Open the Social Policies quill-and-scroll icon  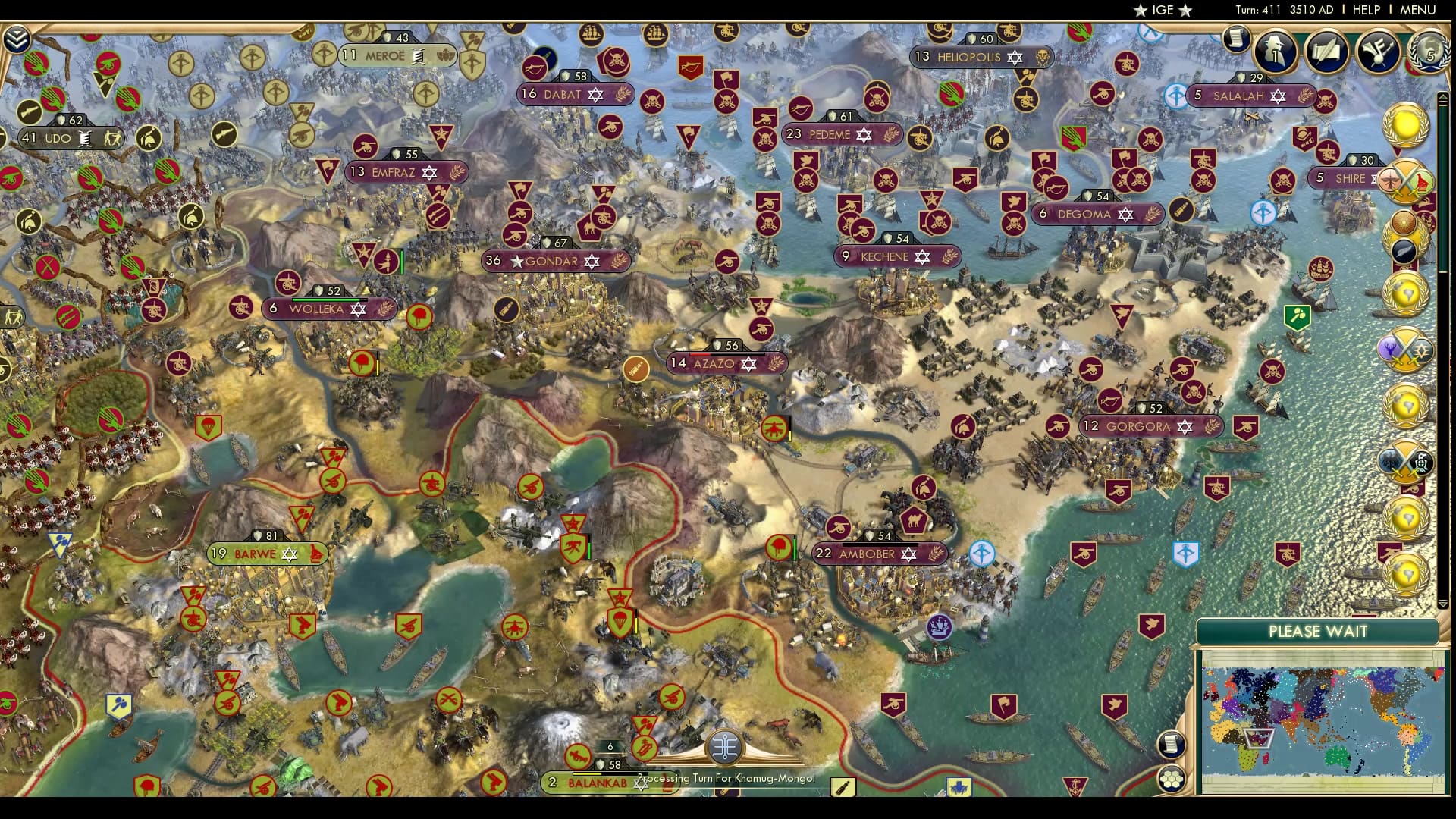1327,52
